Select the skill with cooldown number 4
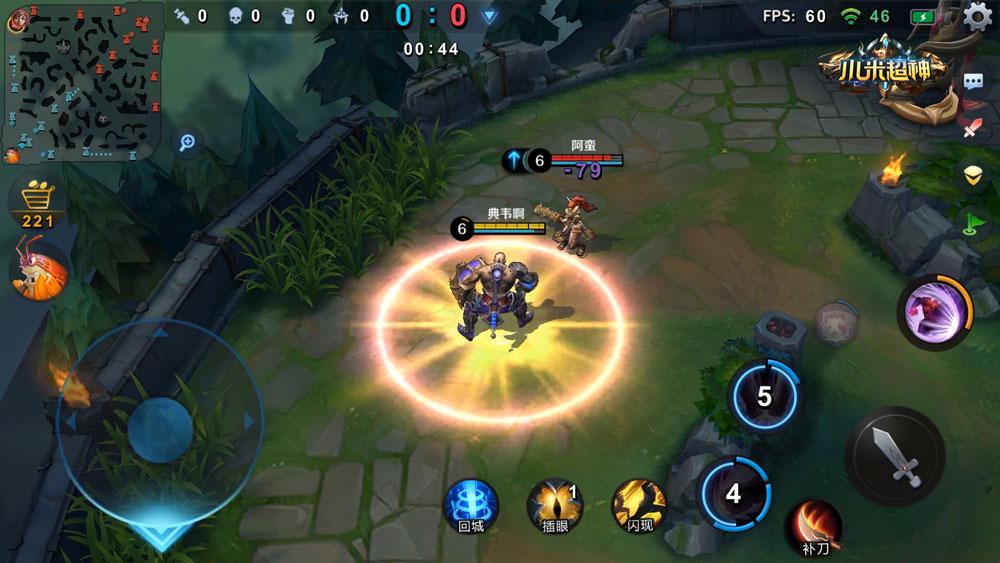 pos(734,493)
